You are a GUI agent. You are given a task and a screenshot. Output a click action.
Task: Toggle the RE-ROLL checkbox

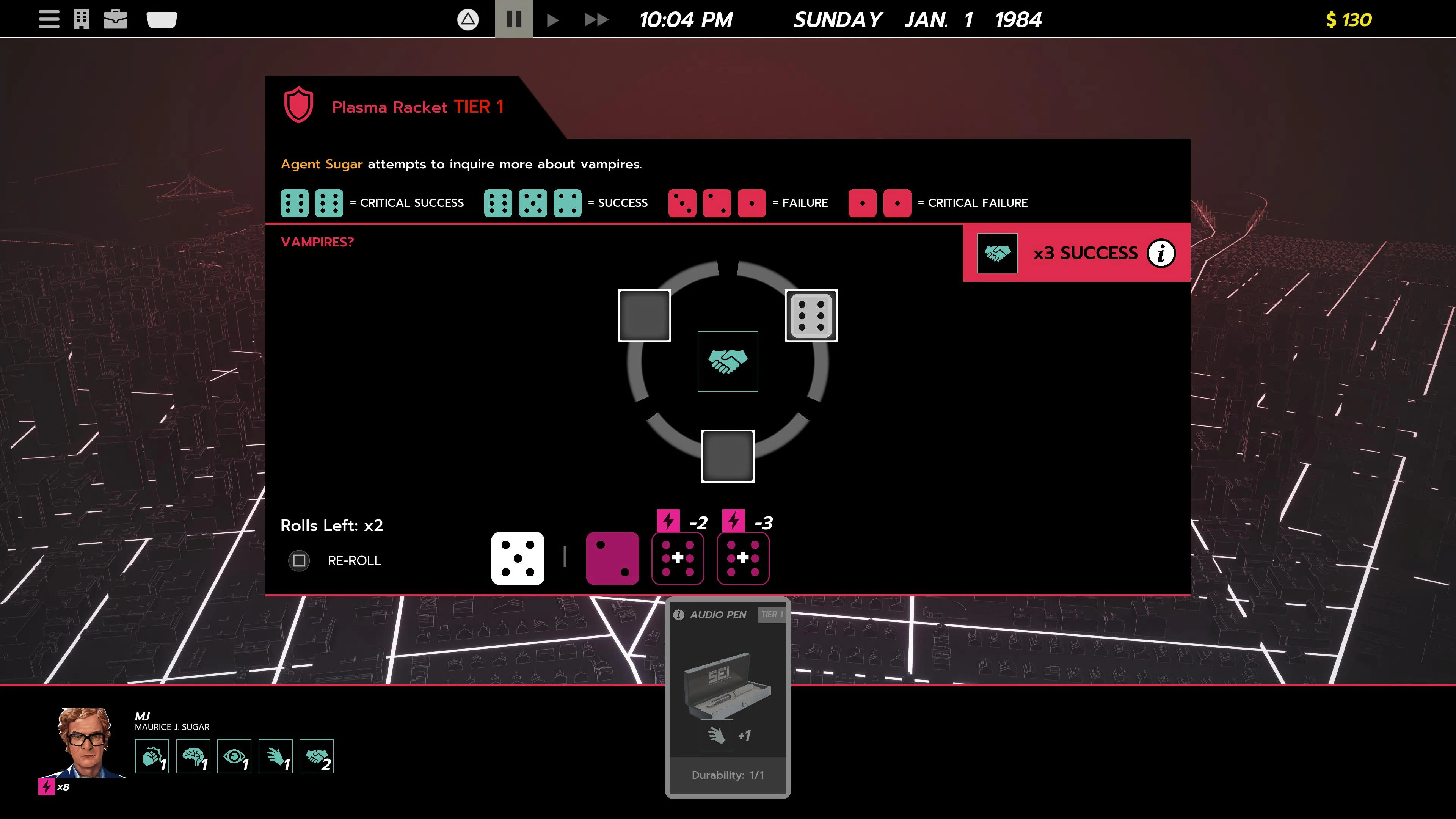coord(298,561)
